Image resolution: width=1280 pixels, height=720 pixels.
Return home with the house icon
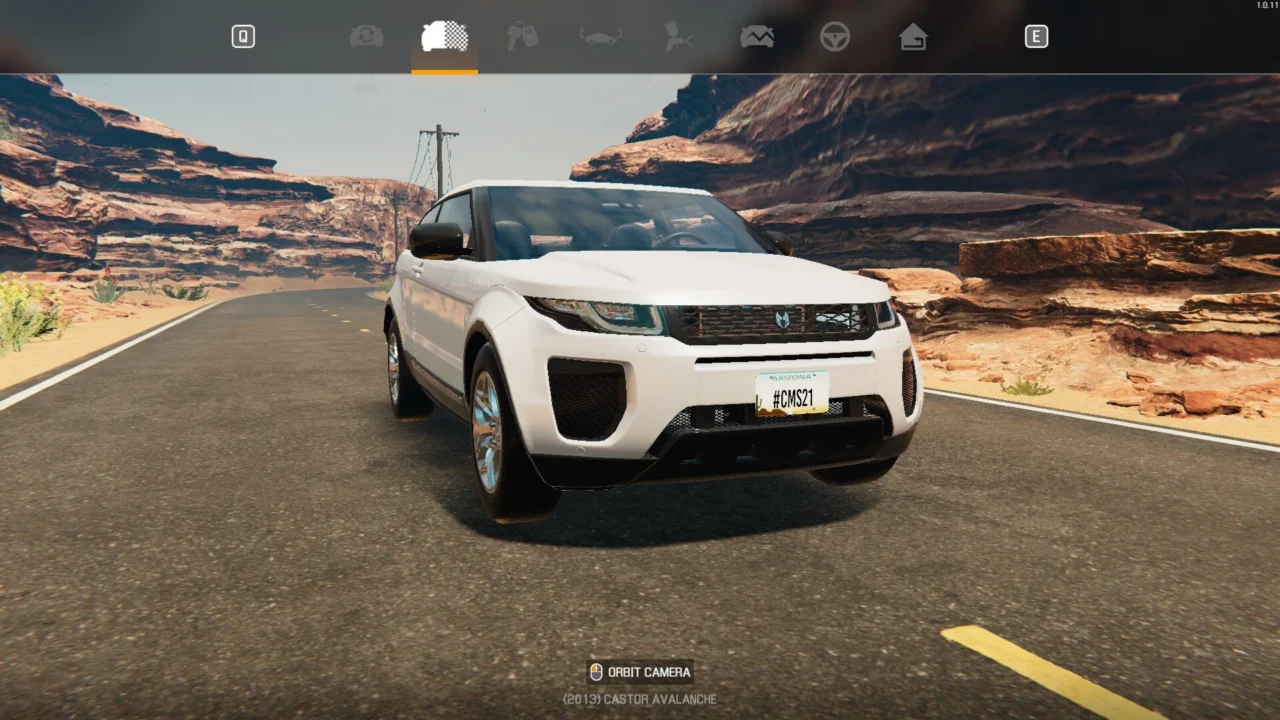913,37
